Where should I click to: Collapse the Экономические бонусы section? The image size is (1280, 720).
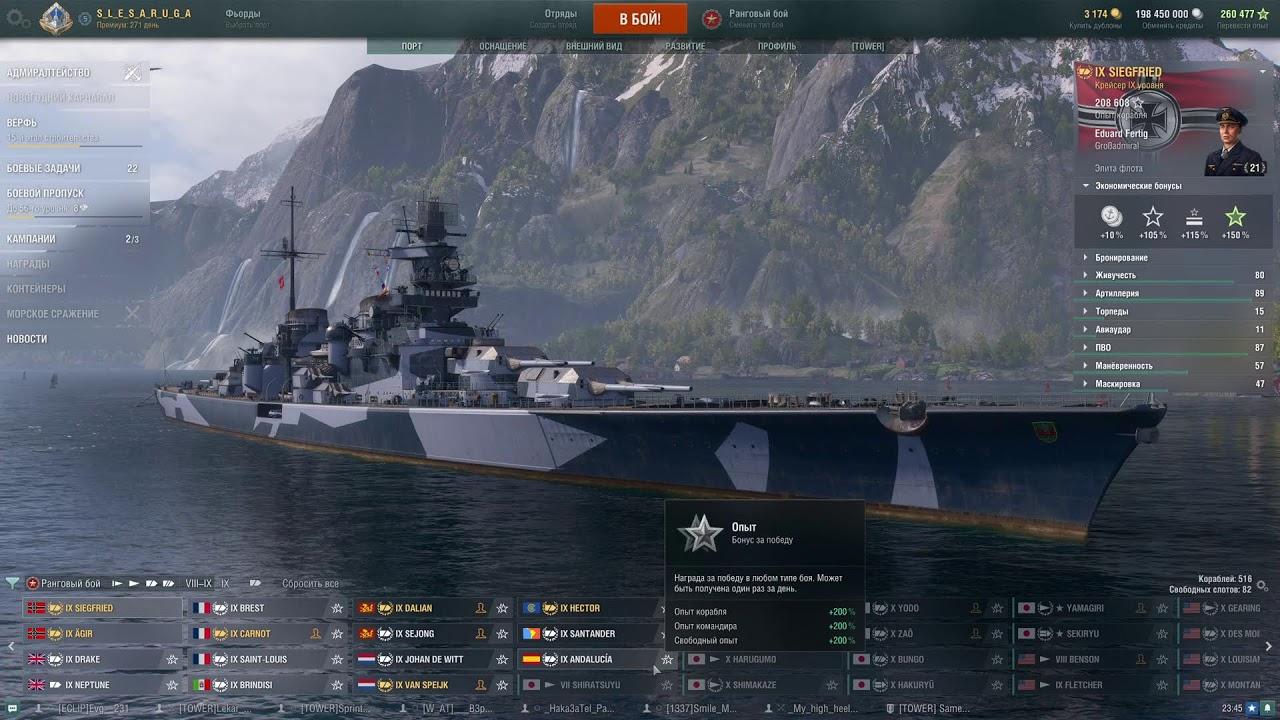1138,186
